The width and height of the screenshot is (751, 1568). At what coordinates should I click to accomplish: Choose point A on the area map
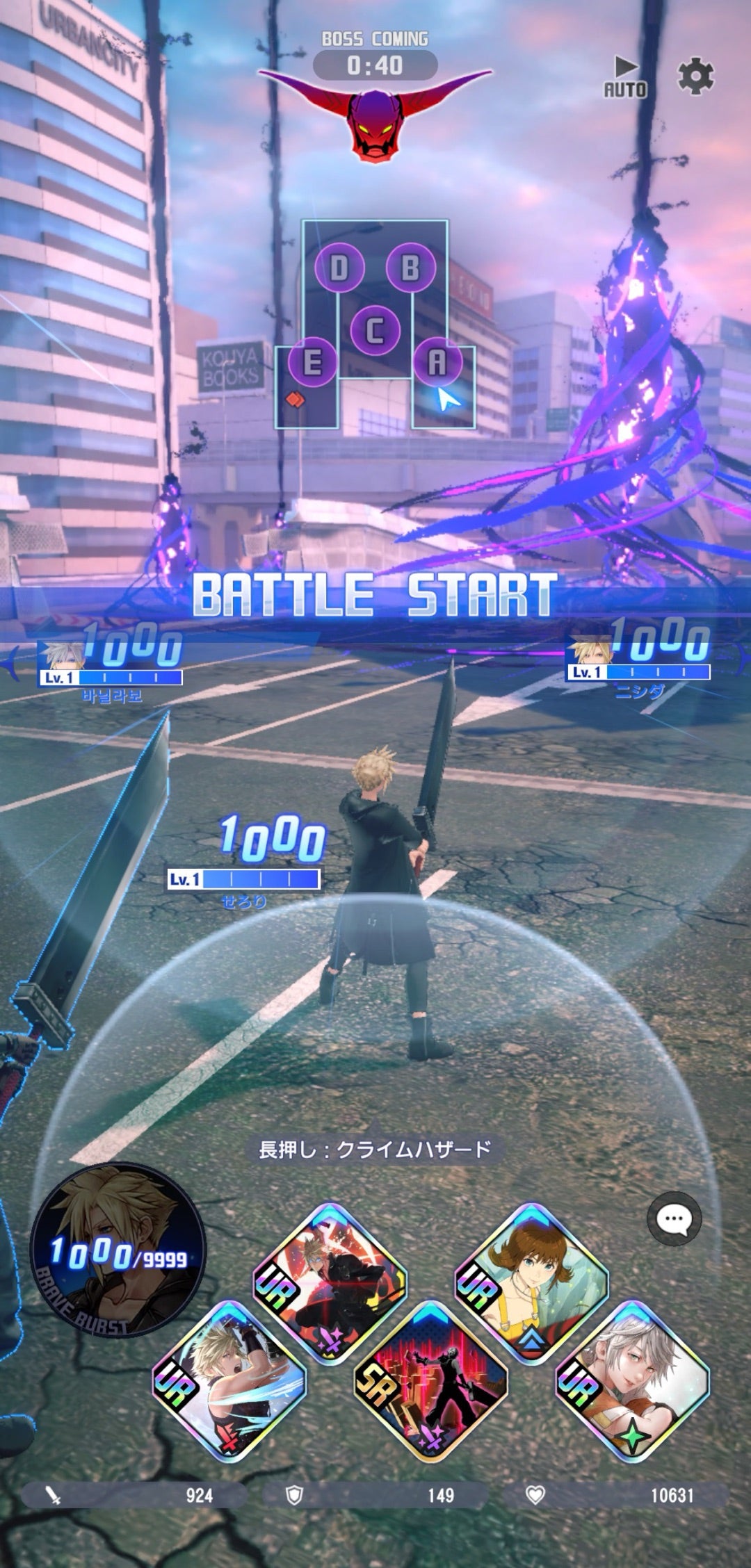(x=437, y=362)
